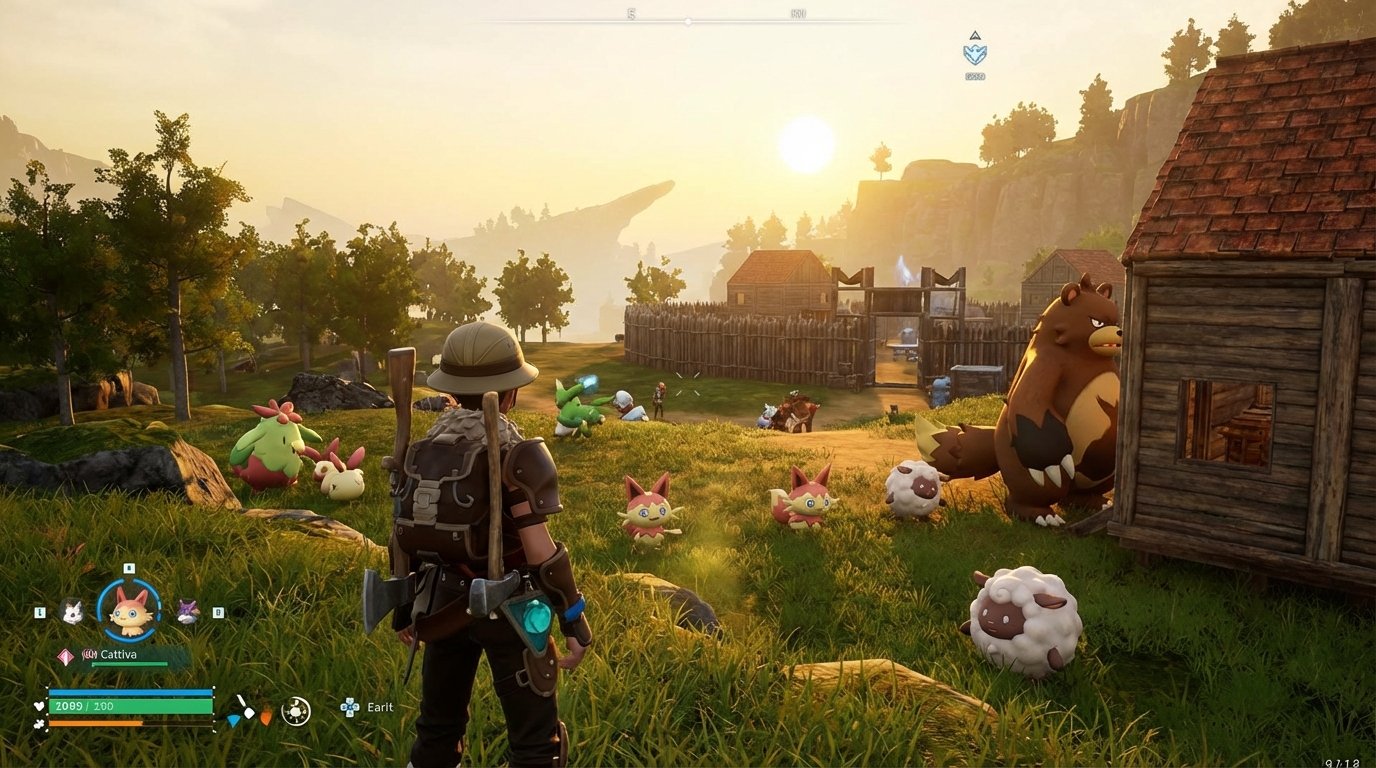The height and width of the screenshot is (768, 1376).
Task: Click the right keybind badge of the Pal selector
Action: tap(217, 612)
